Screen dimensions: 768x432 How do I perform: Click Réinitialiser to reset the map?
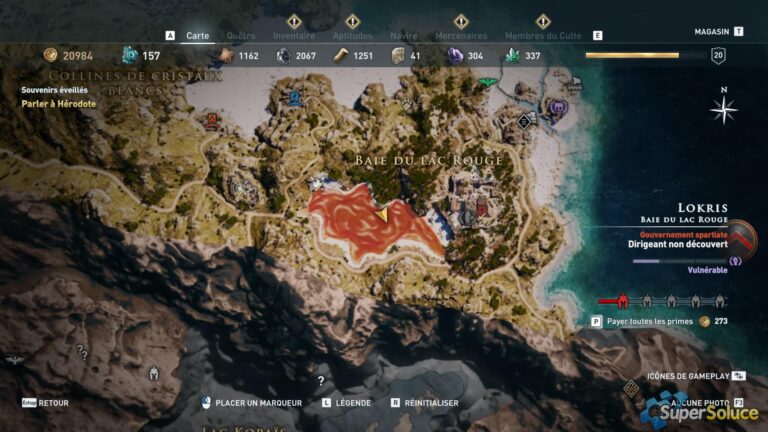431,403
